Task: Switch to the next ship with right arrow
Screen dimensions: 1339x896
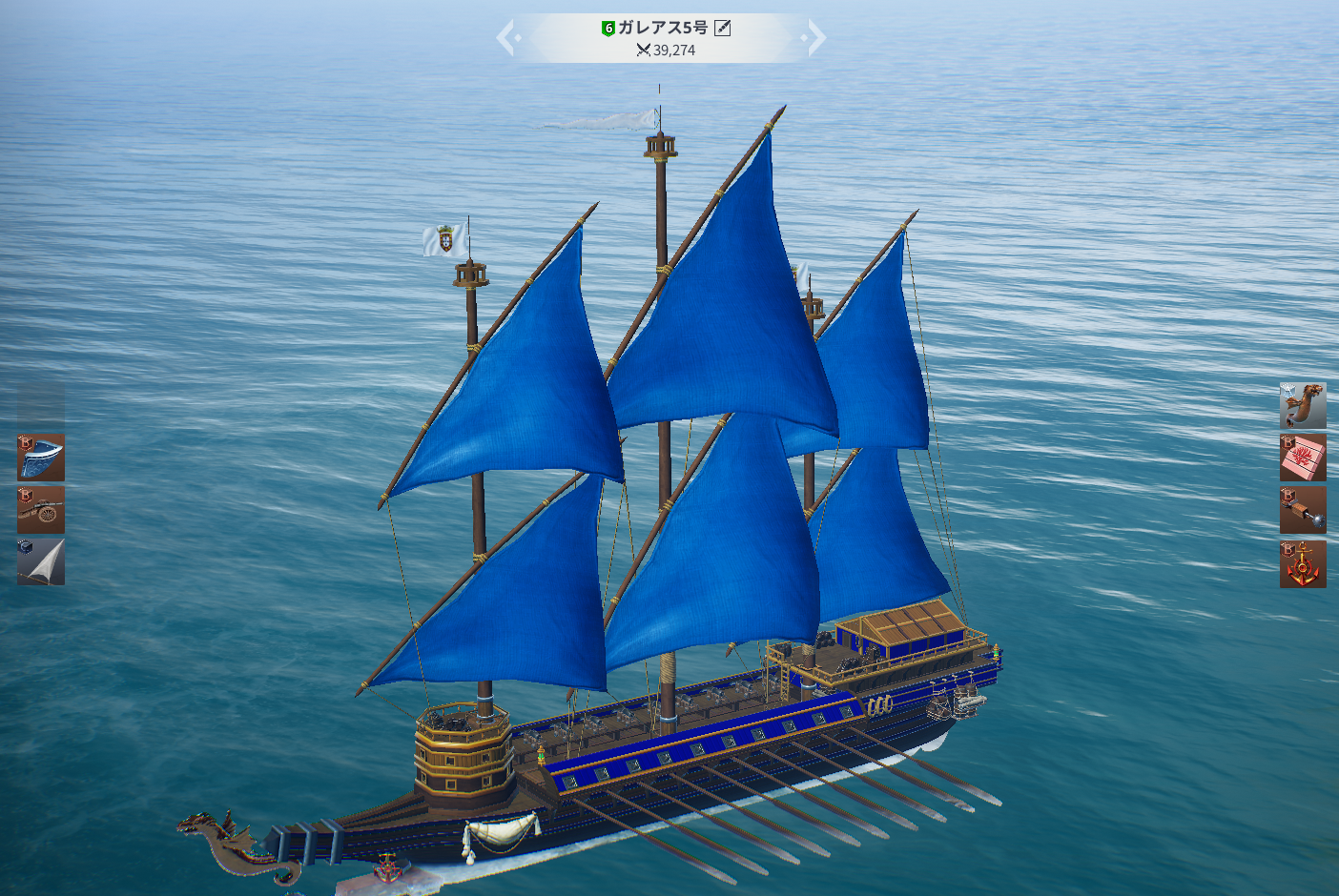Action: 815,38
